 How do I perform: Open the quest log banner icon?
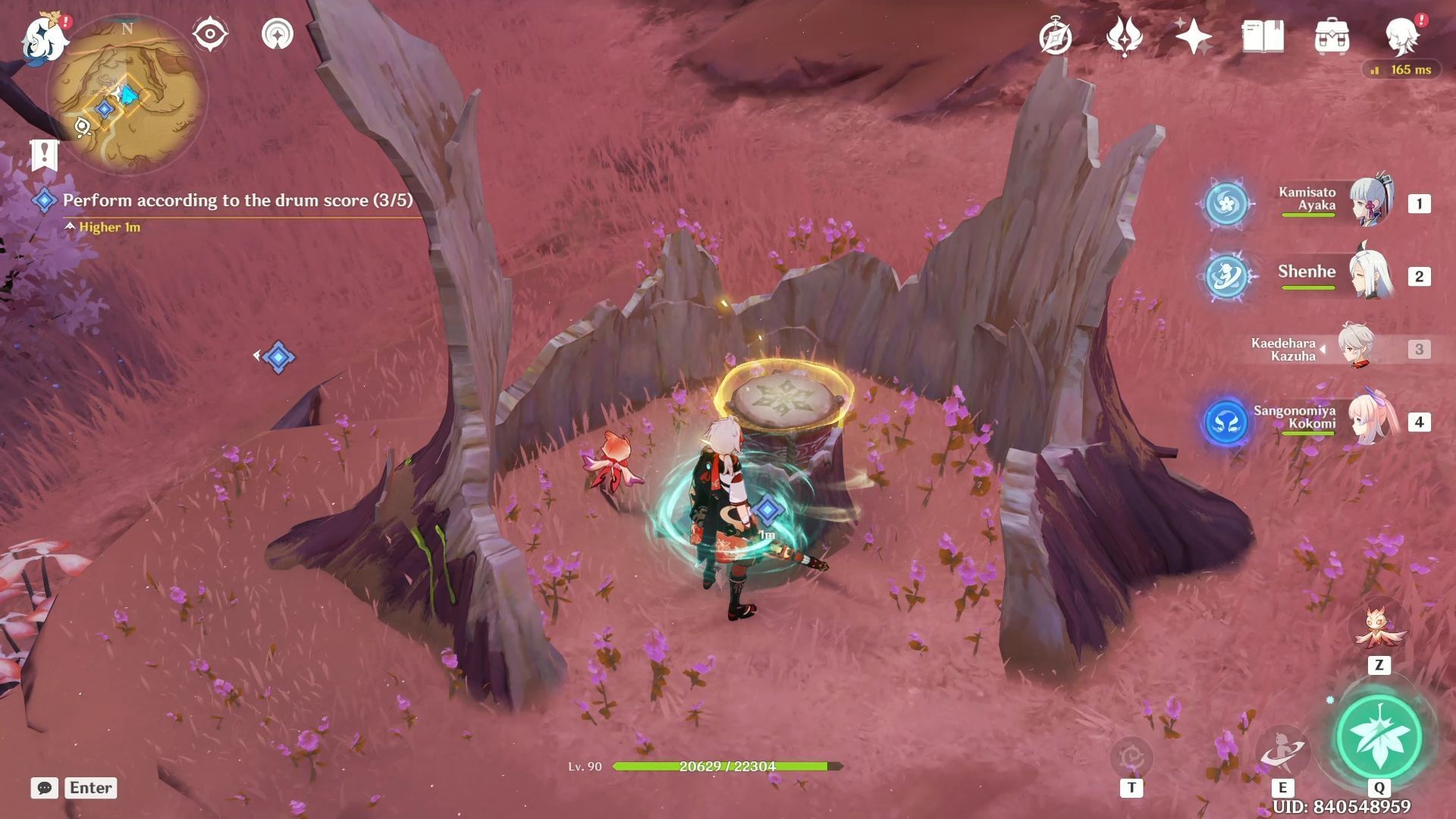tap(45, 155)
